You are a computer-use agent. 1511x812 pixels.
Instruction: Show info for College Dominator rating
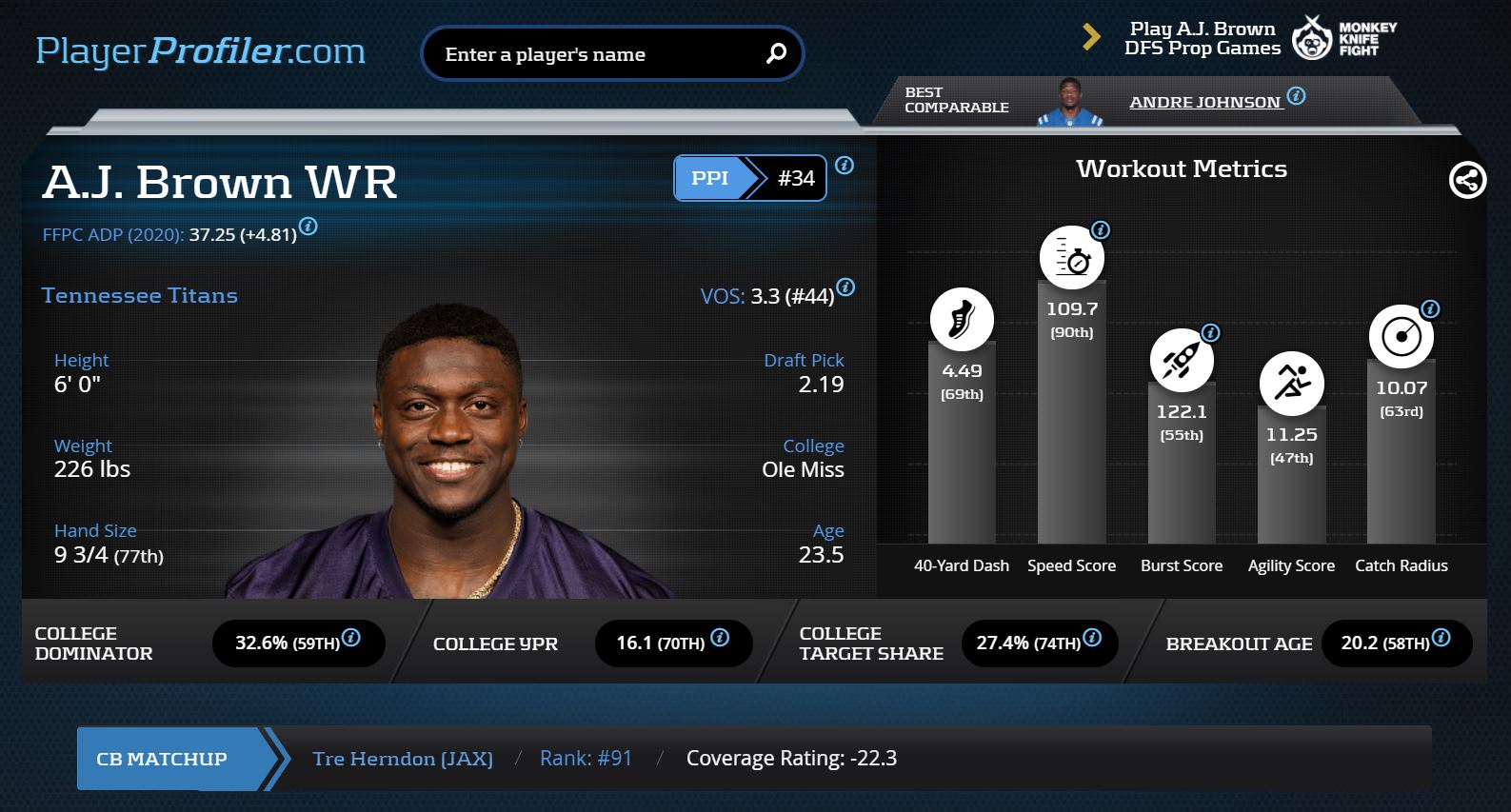click(351, 638)
